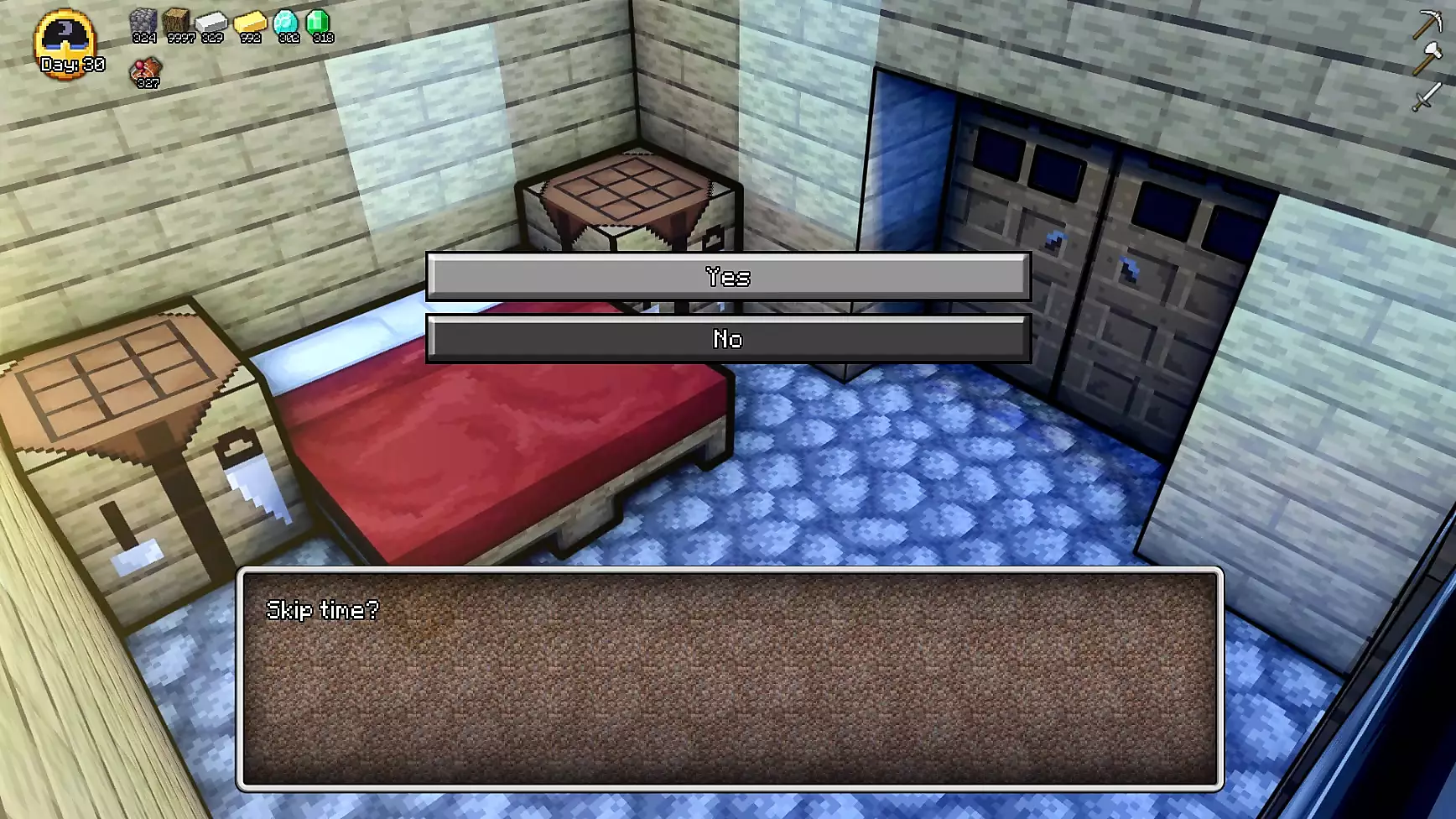Viewport: 1456px width, 819px height.
Task: Click the Skip time dialogue box
Action: (x=730, y=679)
